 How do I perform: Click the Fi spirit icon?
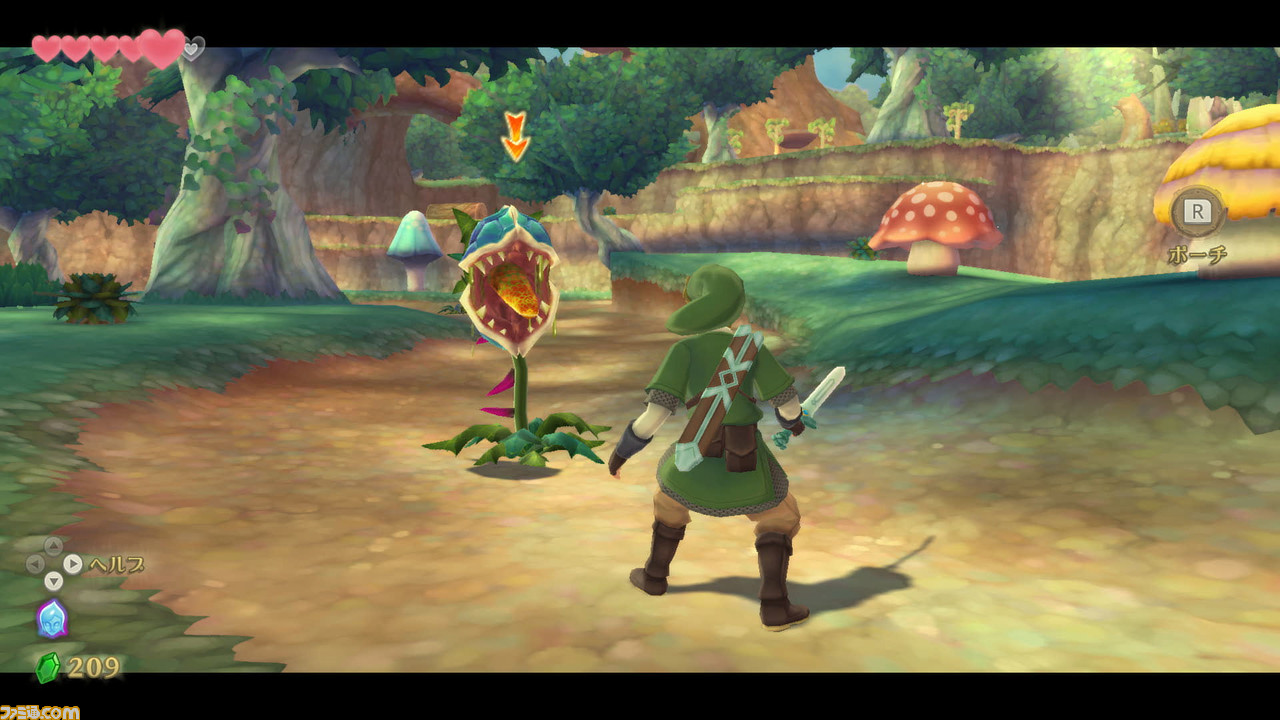(53, 618)
